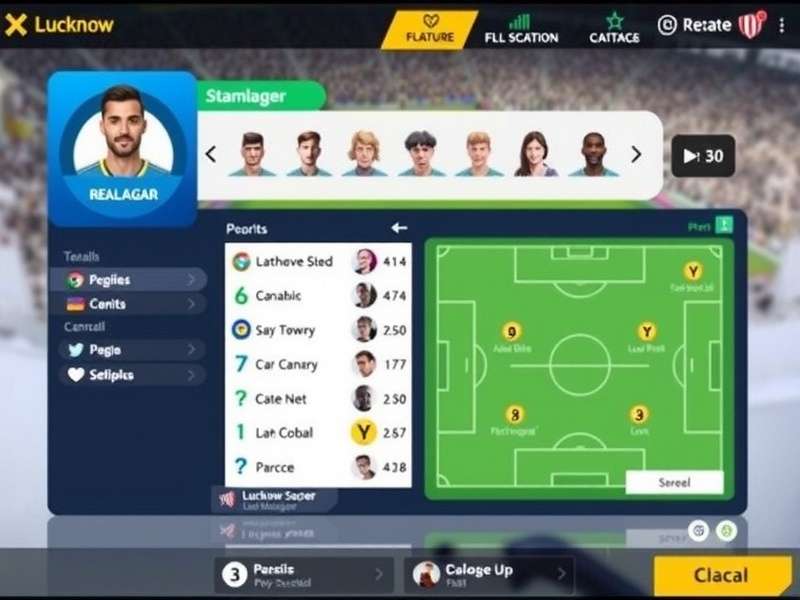Choose the Car Canary player row
This screenshot has width=800, height=600.
coord(318,364)
